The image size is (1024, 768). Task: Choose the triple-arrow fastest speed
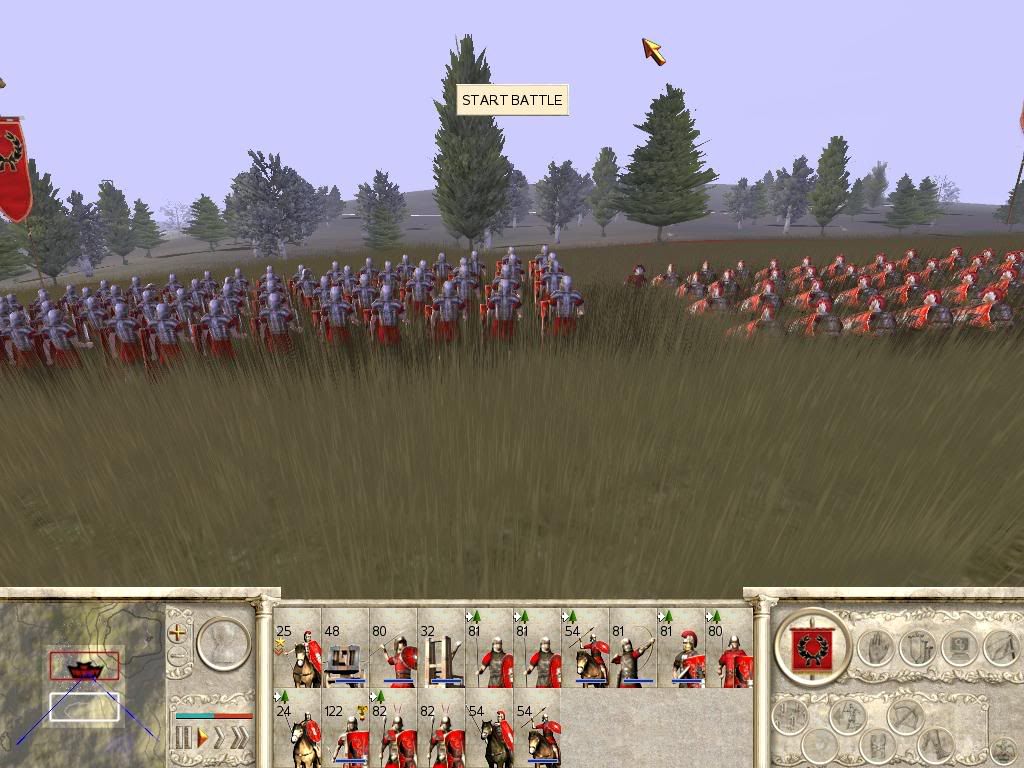(240, 738)
